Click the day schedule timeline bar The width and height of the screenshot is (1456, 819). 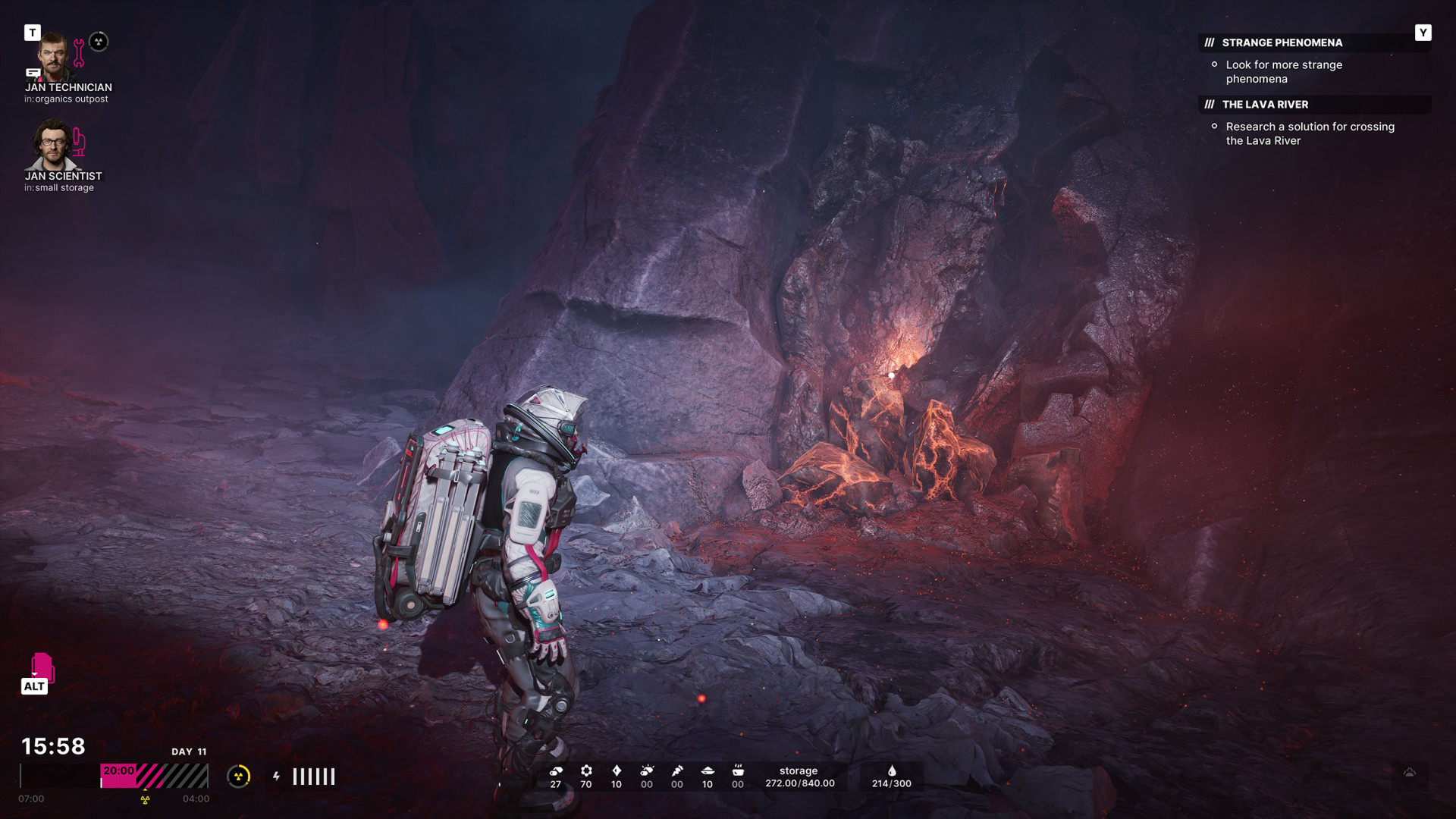[x=115, y=777]
